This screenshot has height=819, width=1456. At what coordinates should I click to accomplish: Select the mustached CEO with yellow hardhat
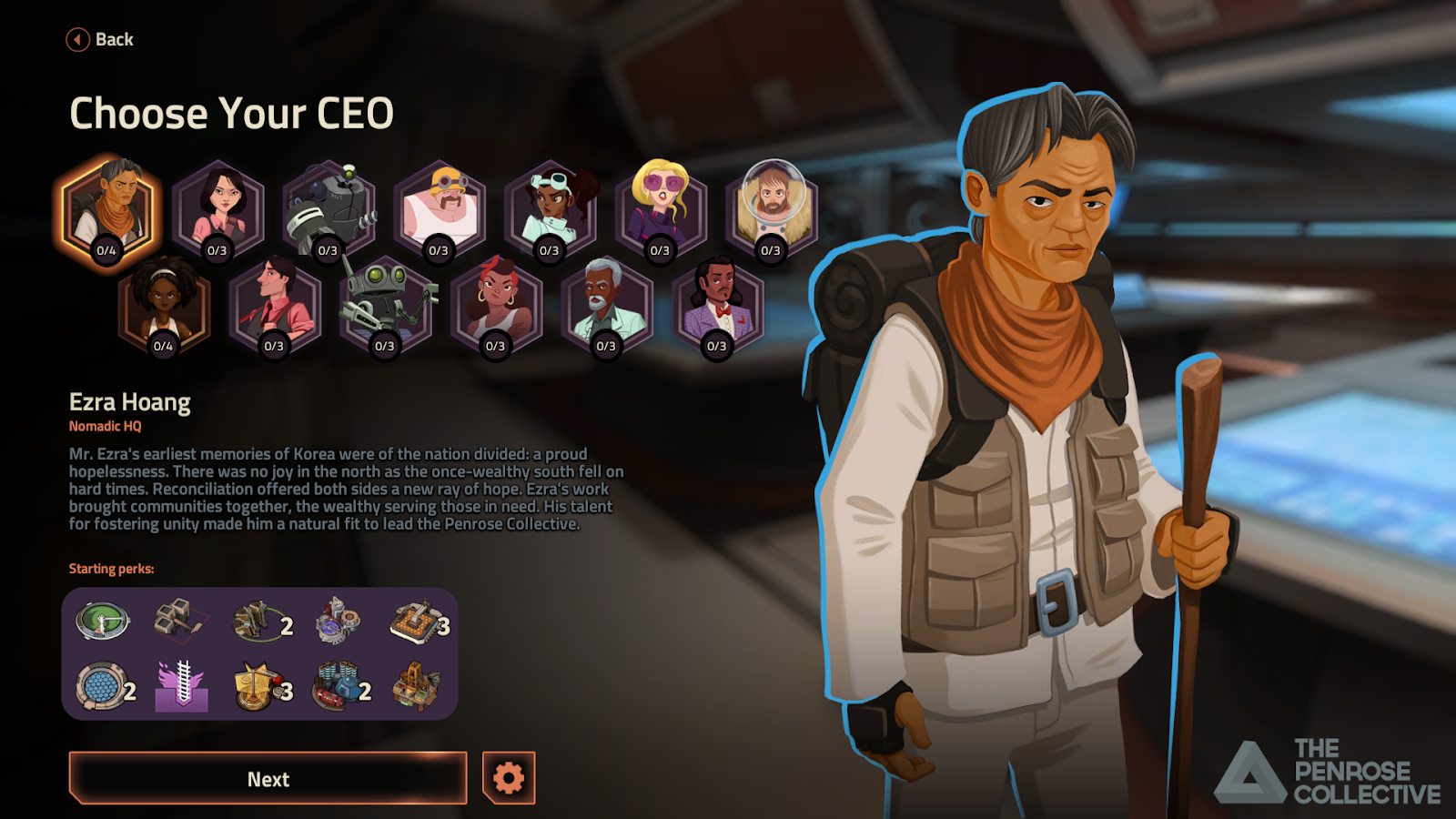coord(440,209)
